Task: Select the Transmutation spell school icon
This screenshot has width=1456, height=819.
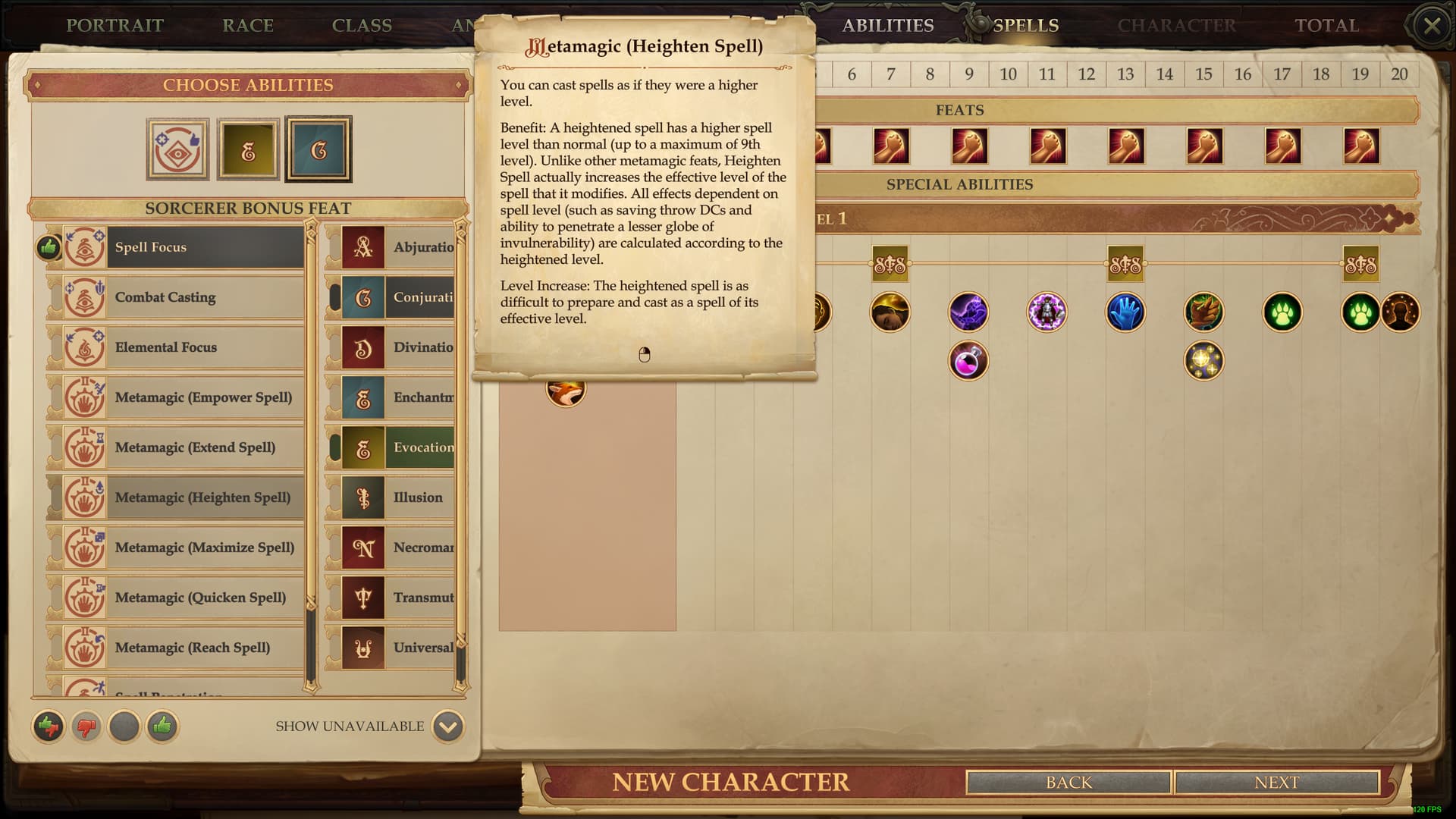Action: click(362, 598)
